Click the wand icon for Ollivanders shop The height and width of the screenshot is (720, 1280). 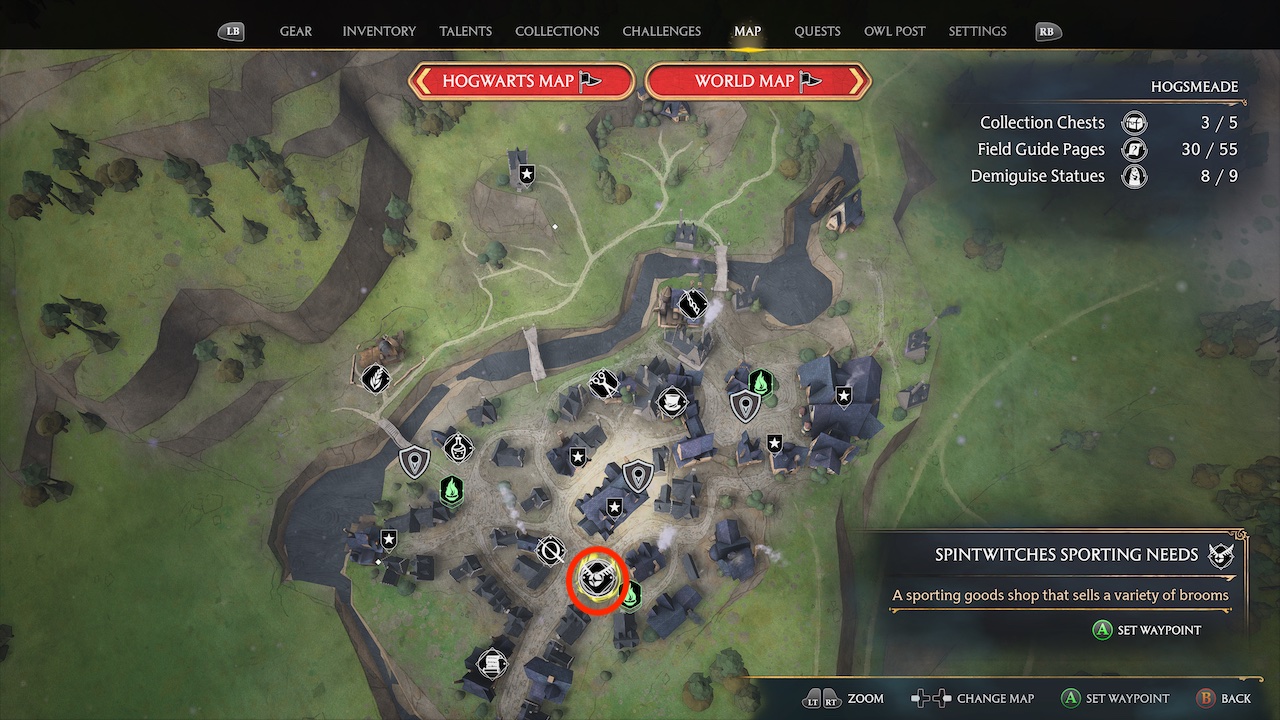tap(691, 303)
